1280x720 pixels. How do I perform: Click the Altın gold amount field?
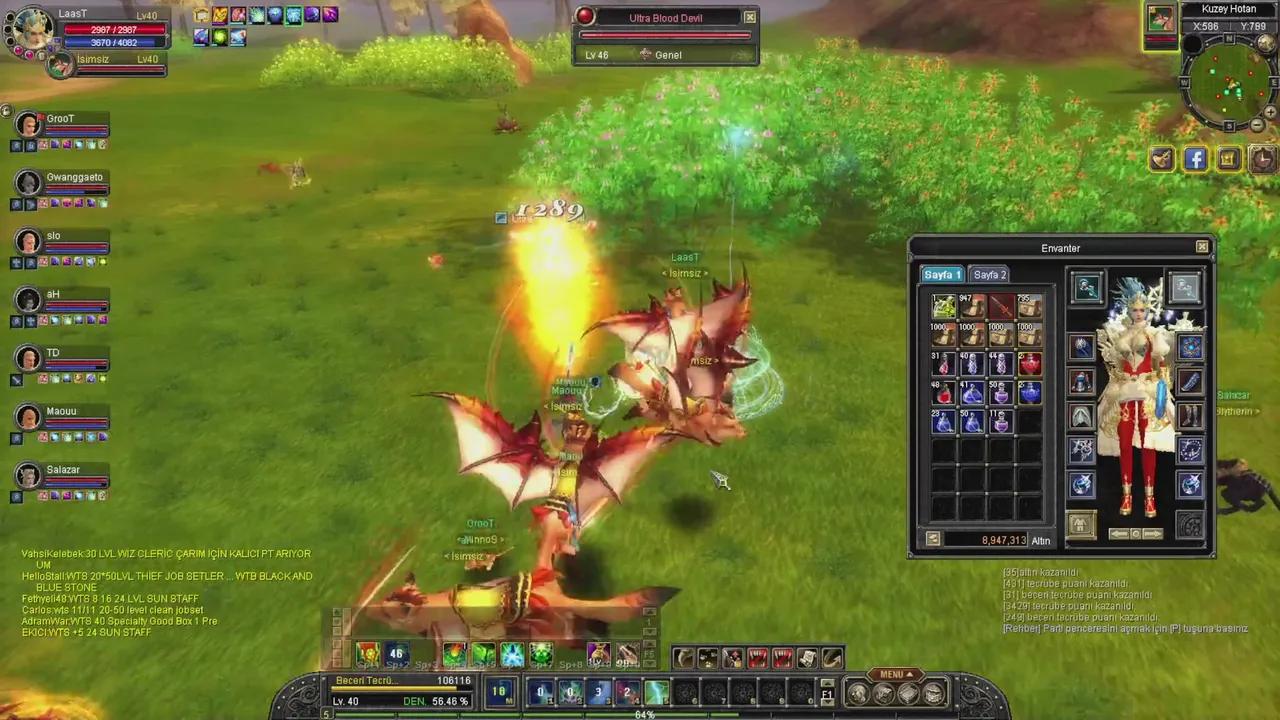[x=1003, y=540]
